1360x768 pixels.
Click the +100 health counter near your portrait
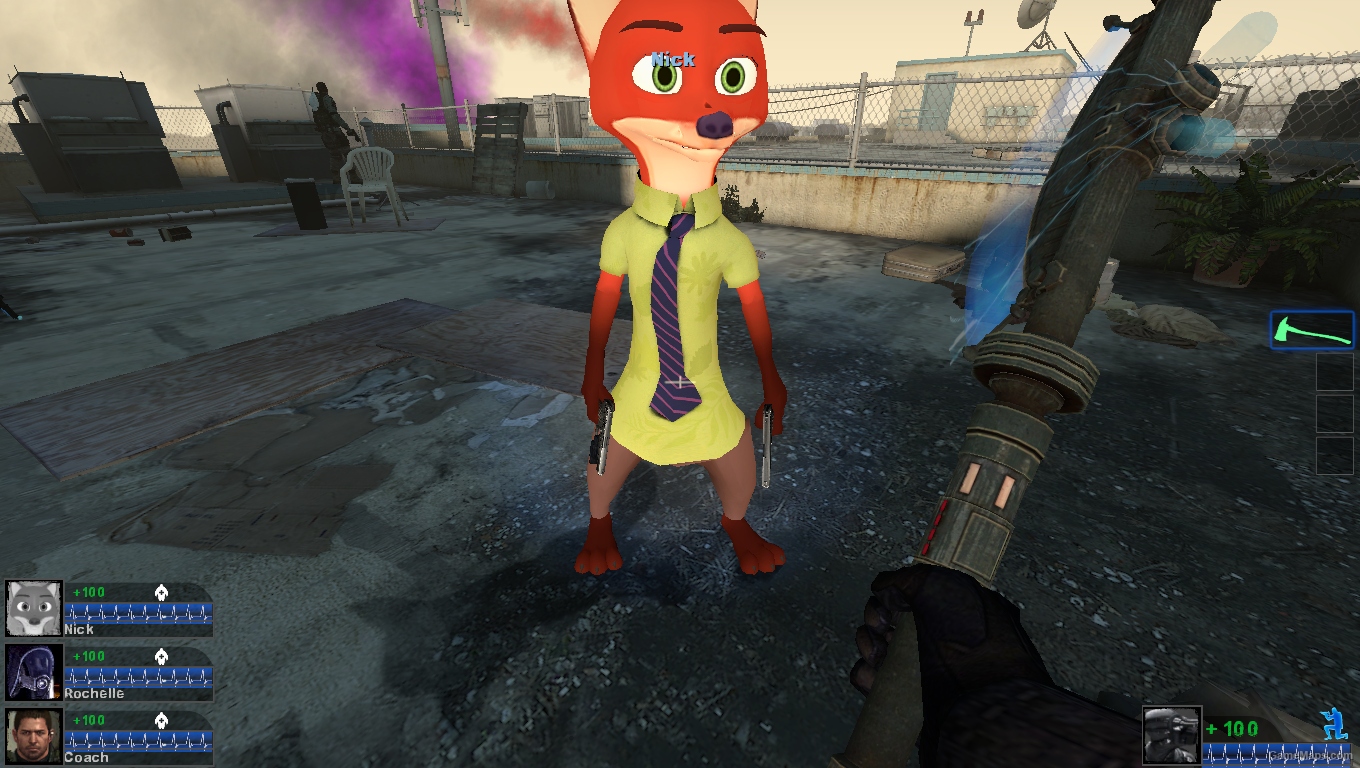[x=1234, y=728]
